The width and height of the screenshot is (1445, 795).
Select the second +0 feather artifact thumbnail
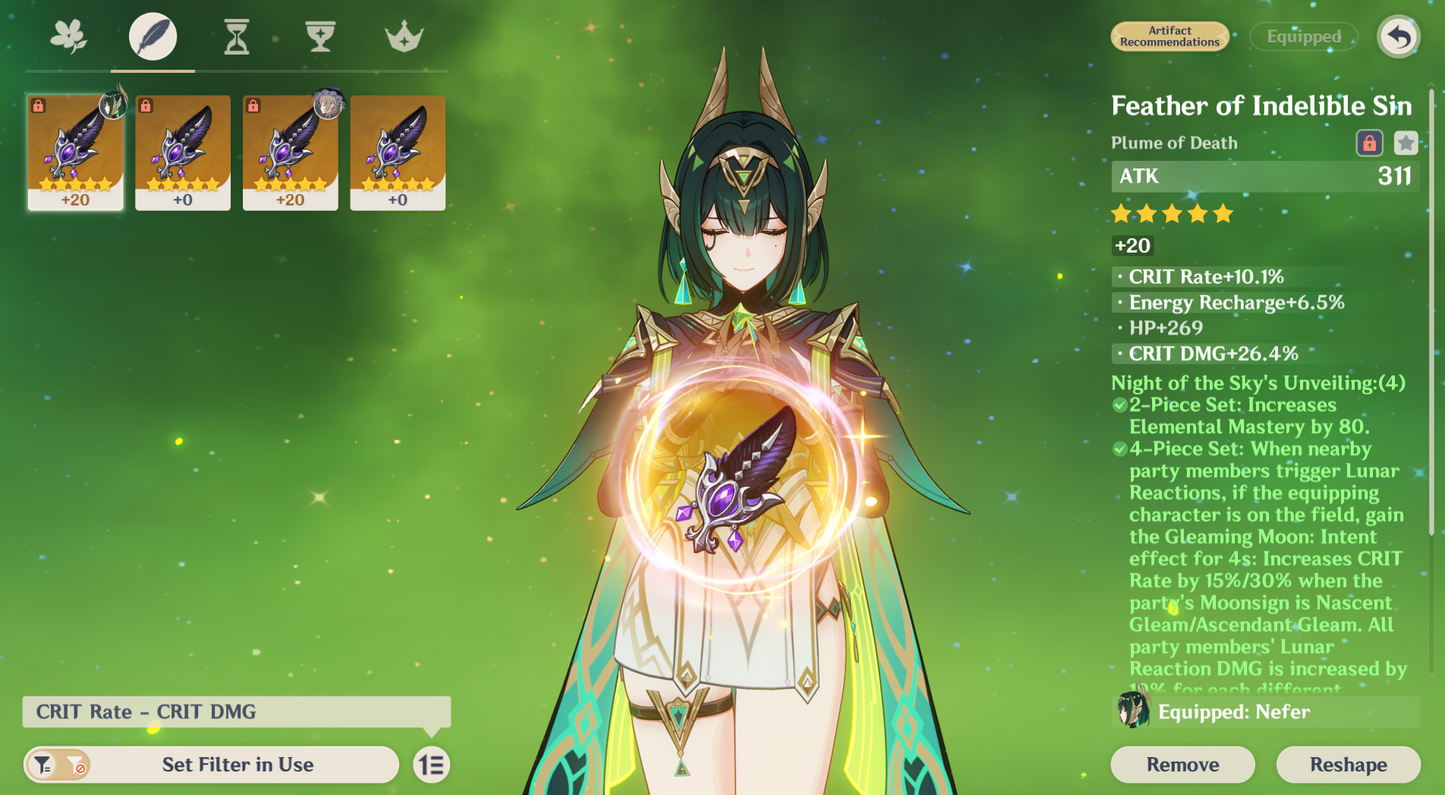tap(397, 152)
